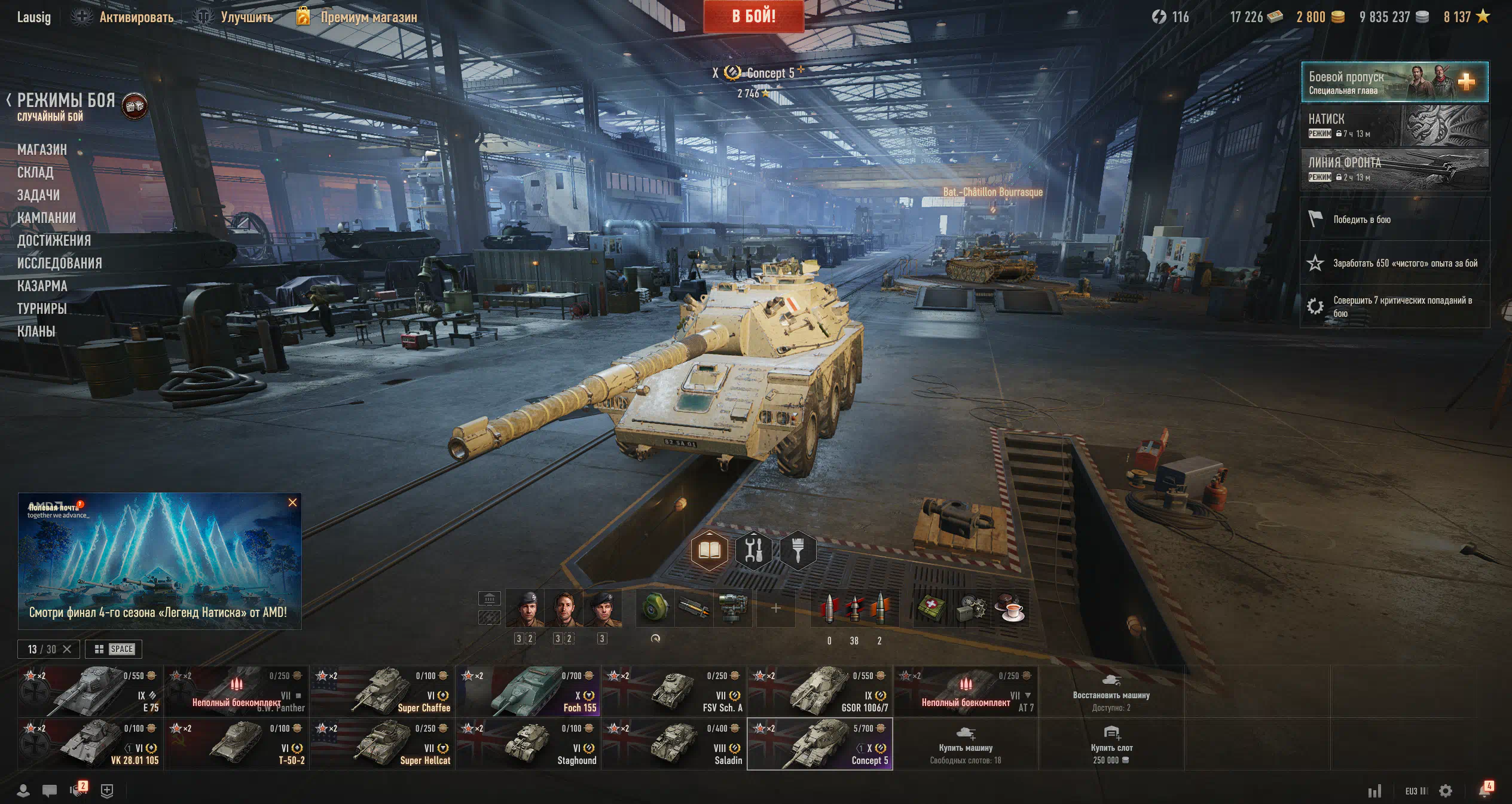1512x804 pixels.
Task: Open game settings with the gear icon
Action: pos(1446,791)
